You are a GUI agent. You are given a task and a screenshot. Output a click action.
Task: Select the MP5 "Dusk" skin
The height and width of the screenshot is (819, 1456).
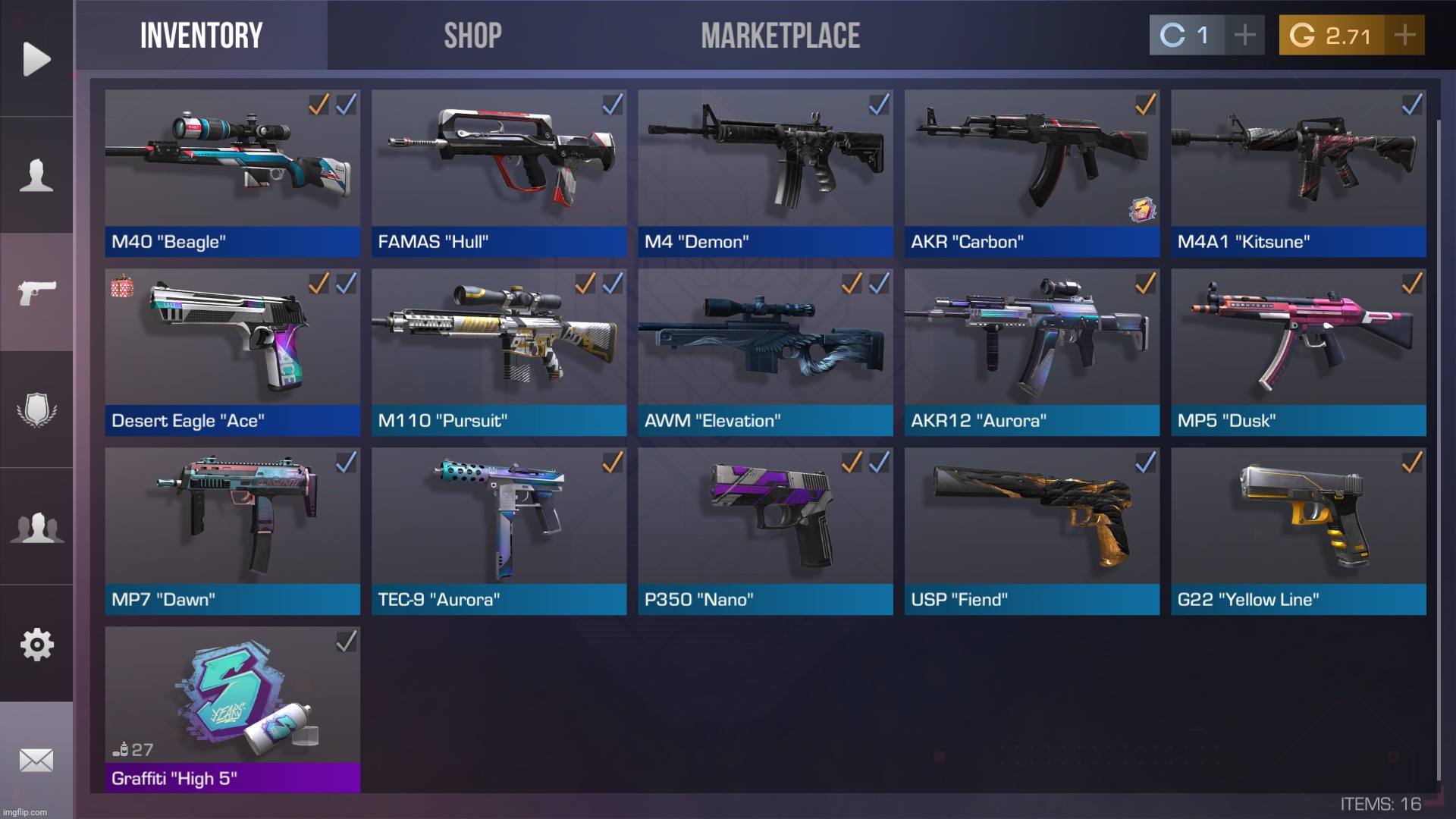click(1298, 352)
